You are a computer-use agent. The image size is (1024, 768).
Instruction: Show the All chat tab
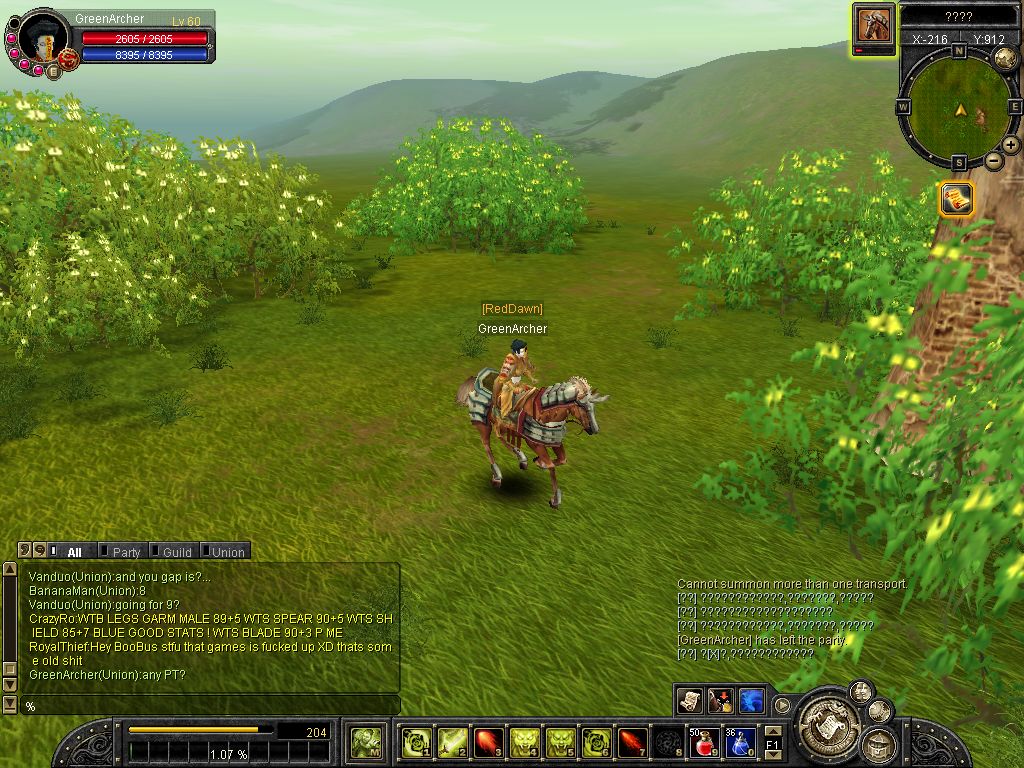74,551
